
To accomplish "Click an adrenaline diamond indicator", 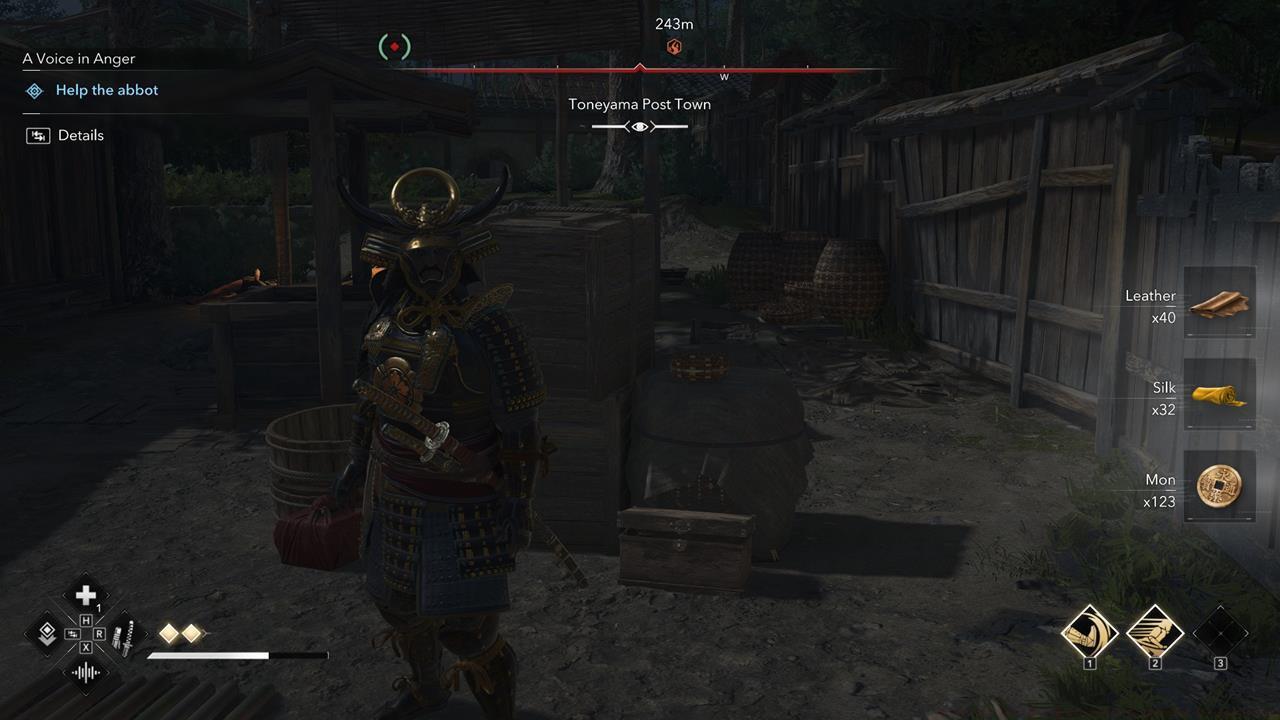I will pos(168,631).
